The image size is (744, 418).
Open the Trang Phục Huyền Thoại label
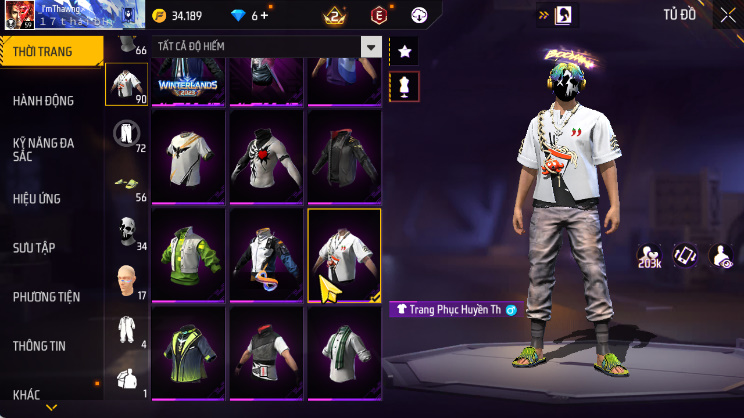point(452,310)
